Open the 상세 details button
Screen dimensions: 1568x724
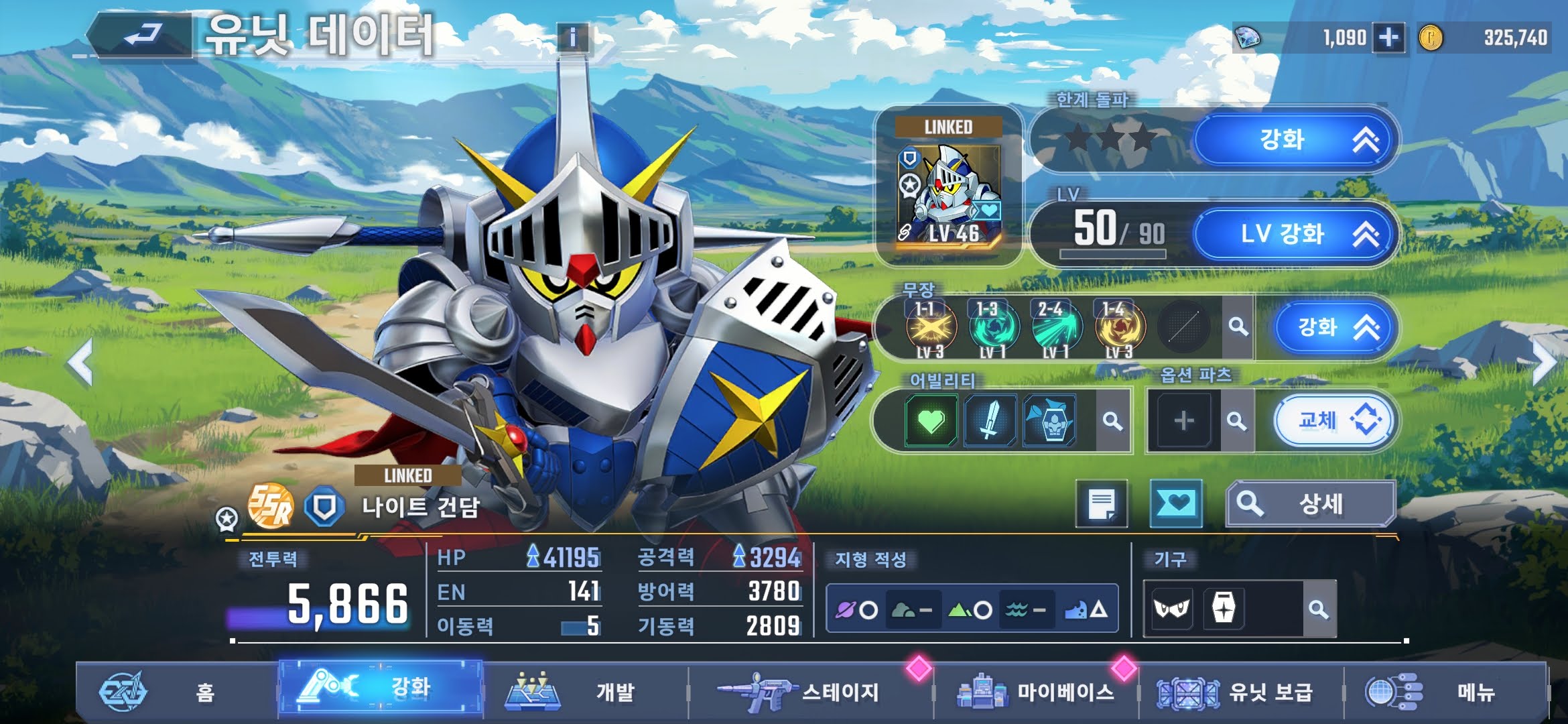pyautogui.click(x=1311, y=503)
